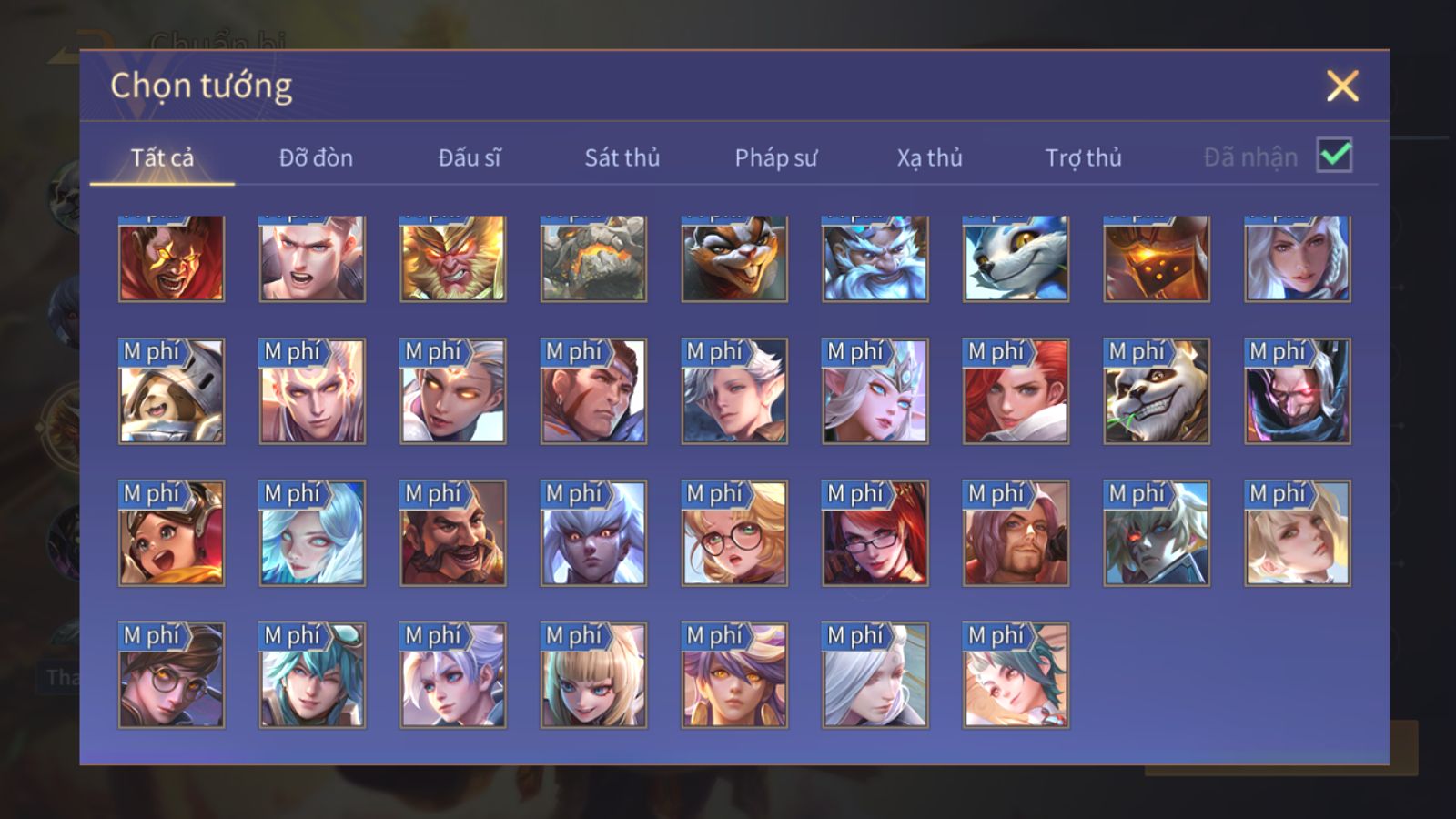Show the Đấu sĩ heroes
This screenshot has width=1456, height=819.
pyautogui.click(x=470, y=157)
